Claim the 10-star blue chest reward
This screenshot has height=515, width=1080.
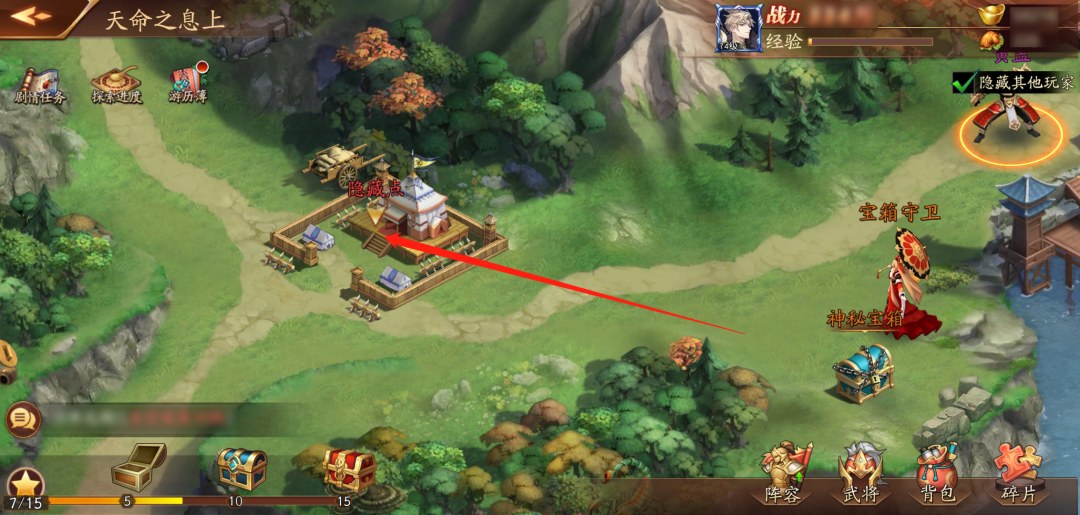click(242, 468)
